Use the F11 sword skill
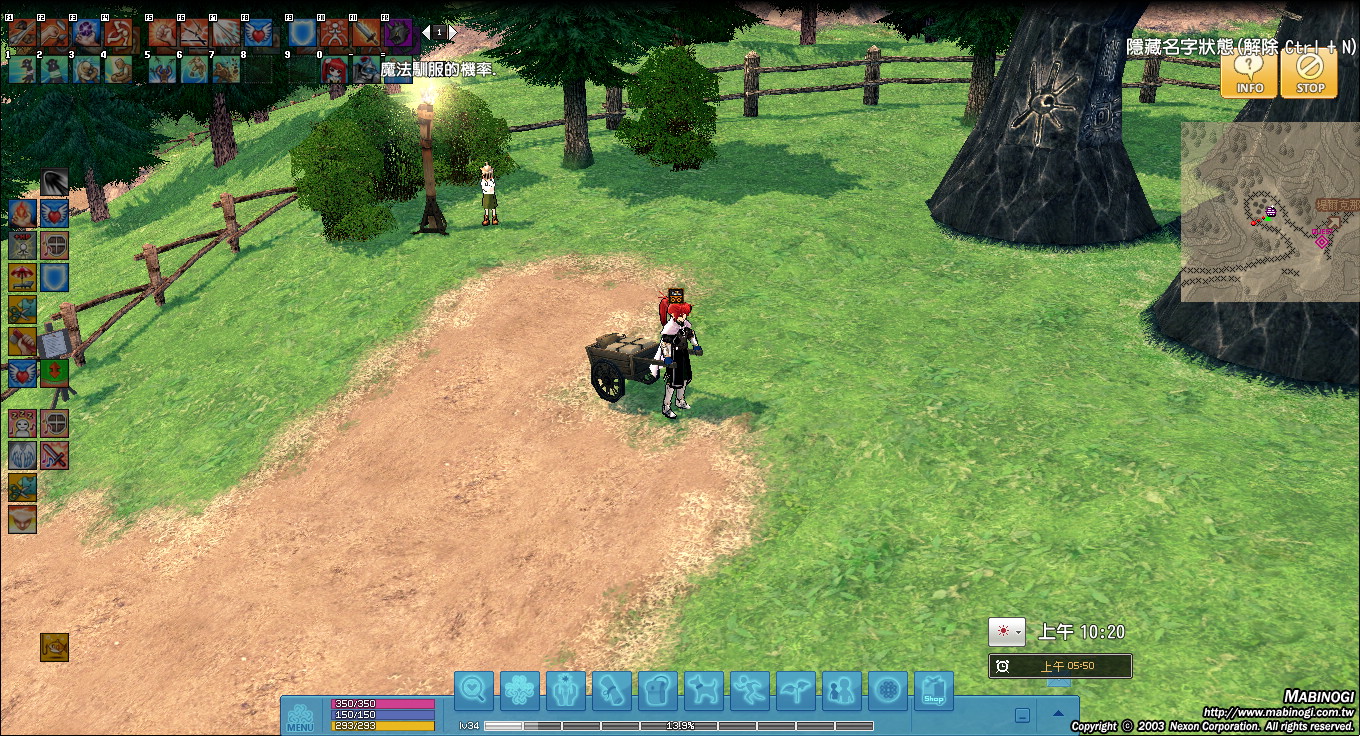 366,34
